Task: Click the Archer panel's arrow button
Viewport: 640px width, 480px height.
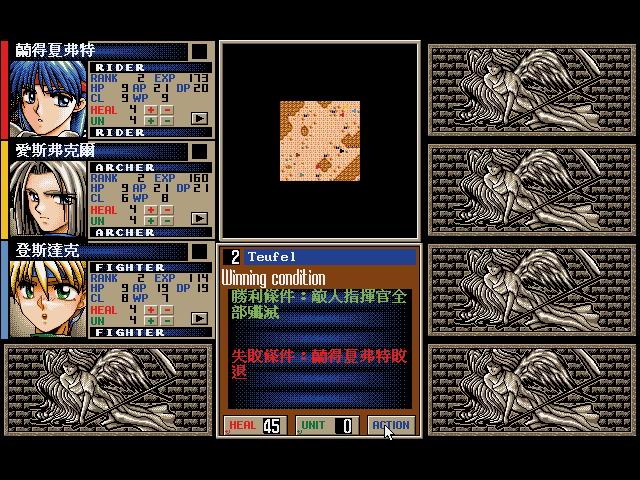Action: click(199, 218)
